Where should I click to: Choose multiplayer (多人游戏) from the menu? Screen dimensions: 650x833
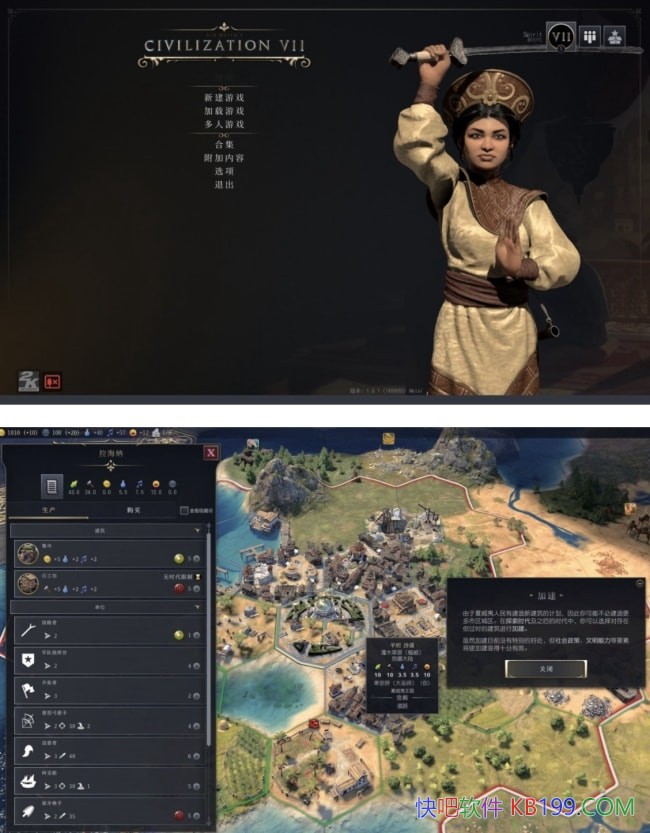[x=224, y=124]
